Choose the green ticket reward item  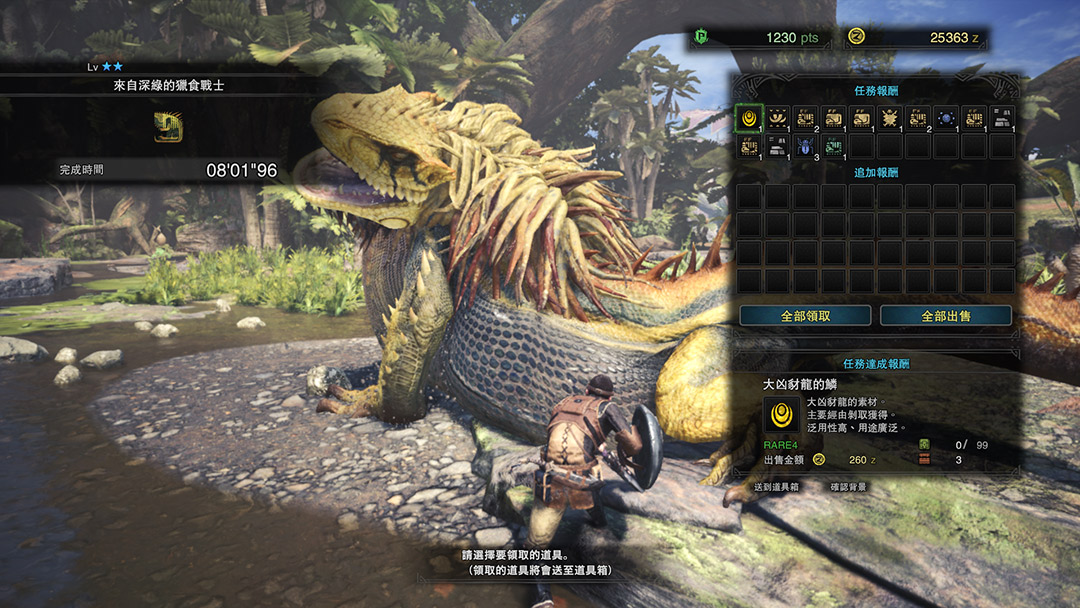point(833,146)
